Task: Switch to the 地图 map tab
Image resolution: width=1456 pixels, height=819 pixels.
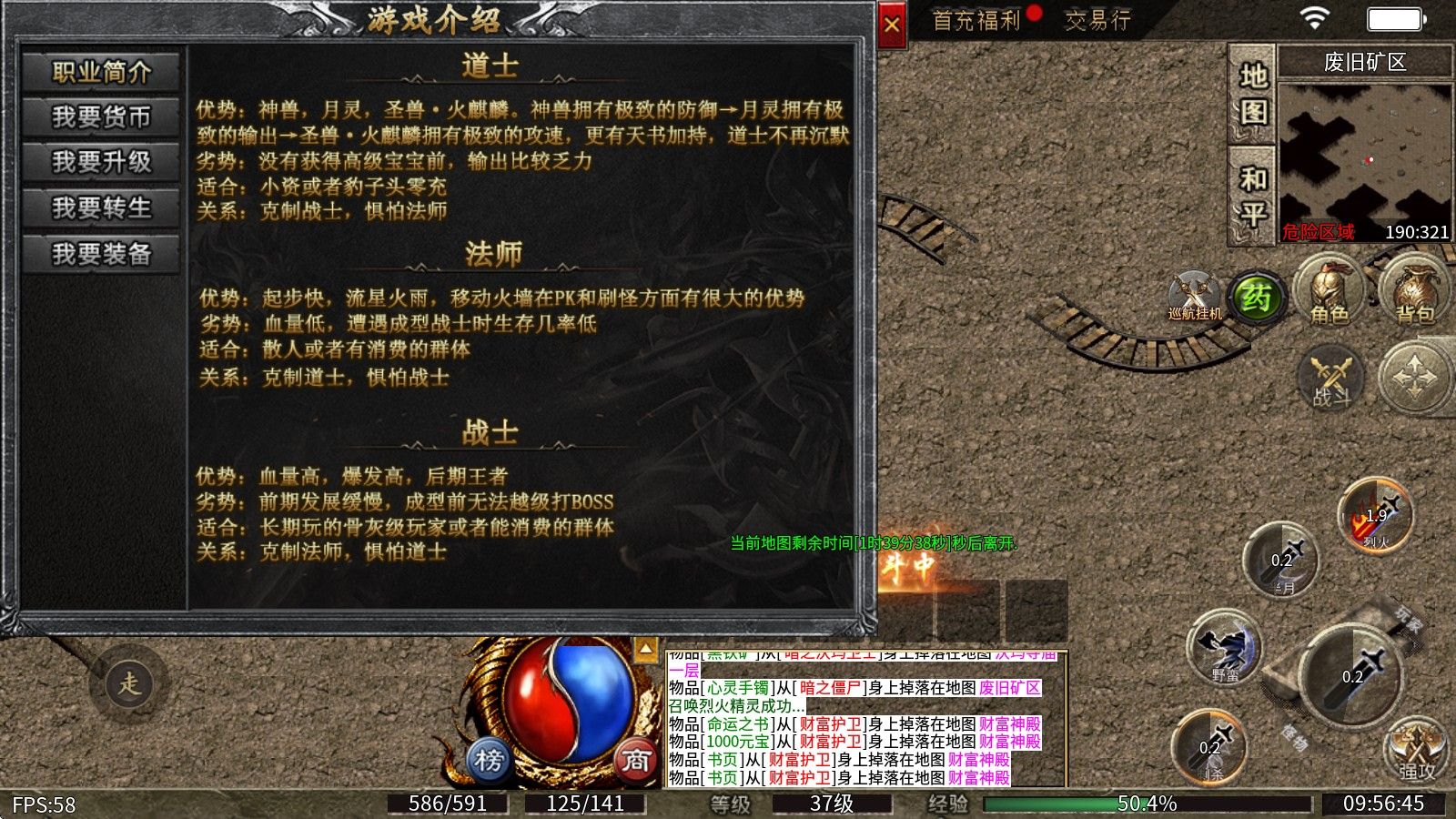Action: [1252, 91]
